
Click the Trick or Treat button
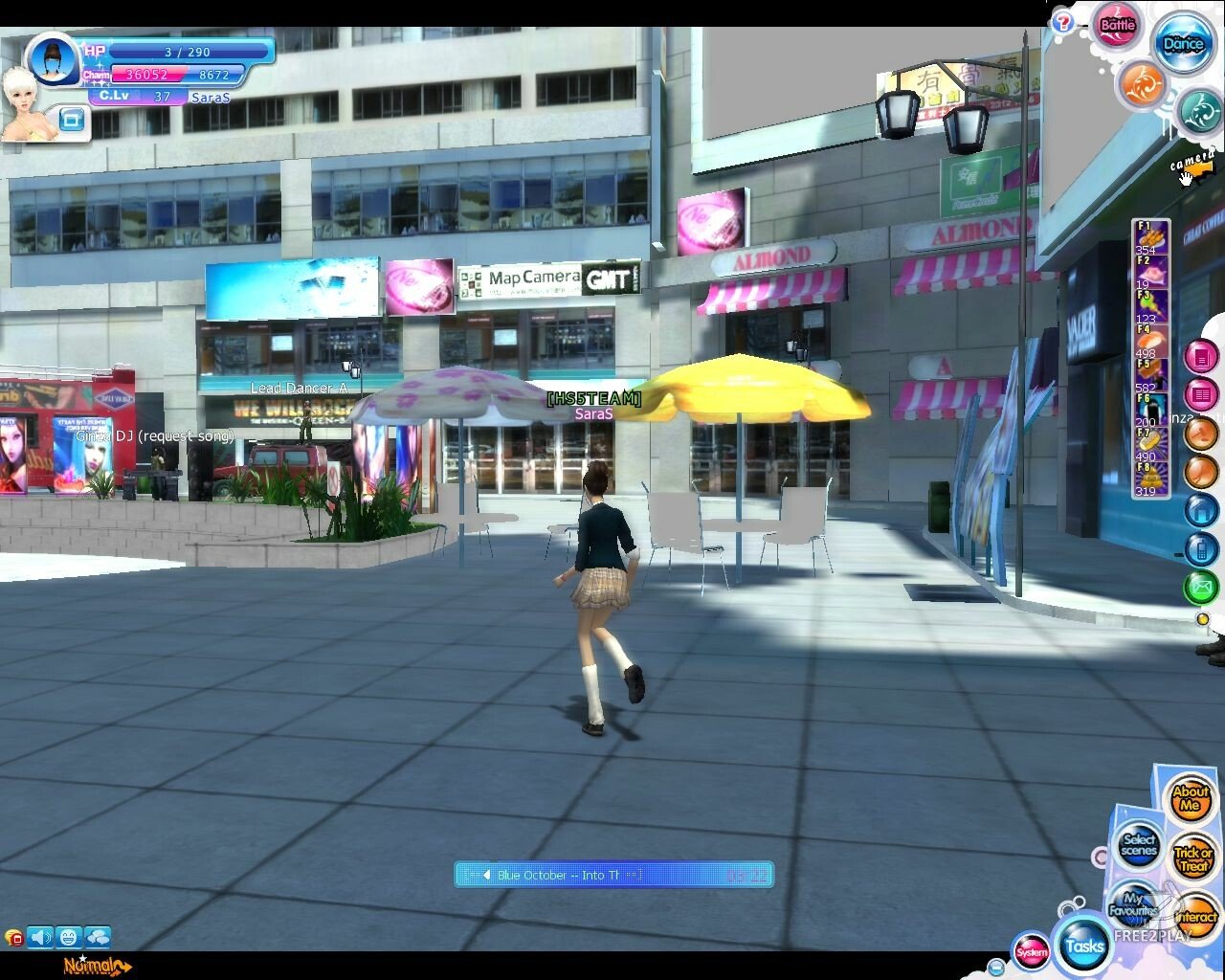(1193, 858)
